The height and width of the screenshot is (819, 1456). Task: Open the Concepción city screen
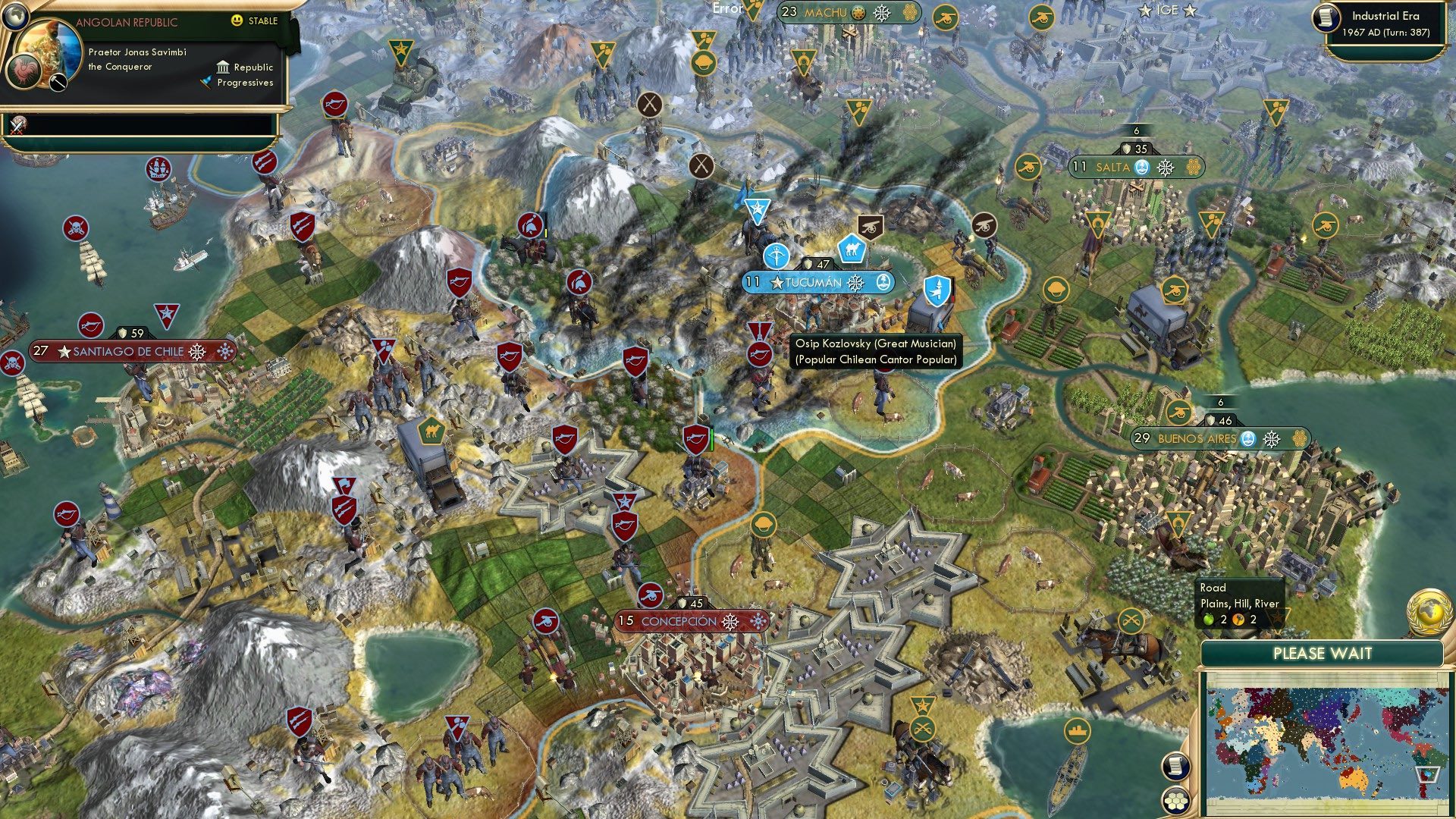[680, 620]
